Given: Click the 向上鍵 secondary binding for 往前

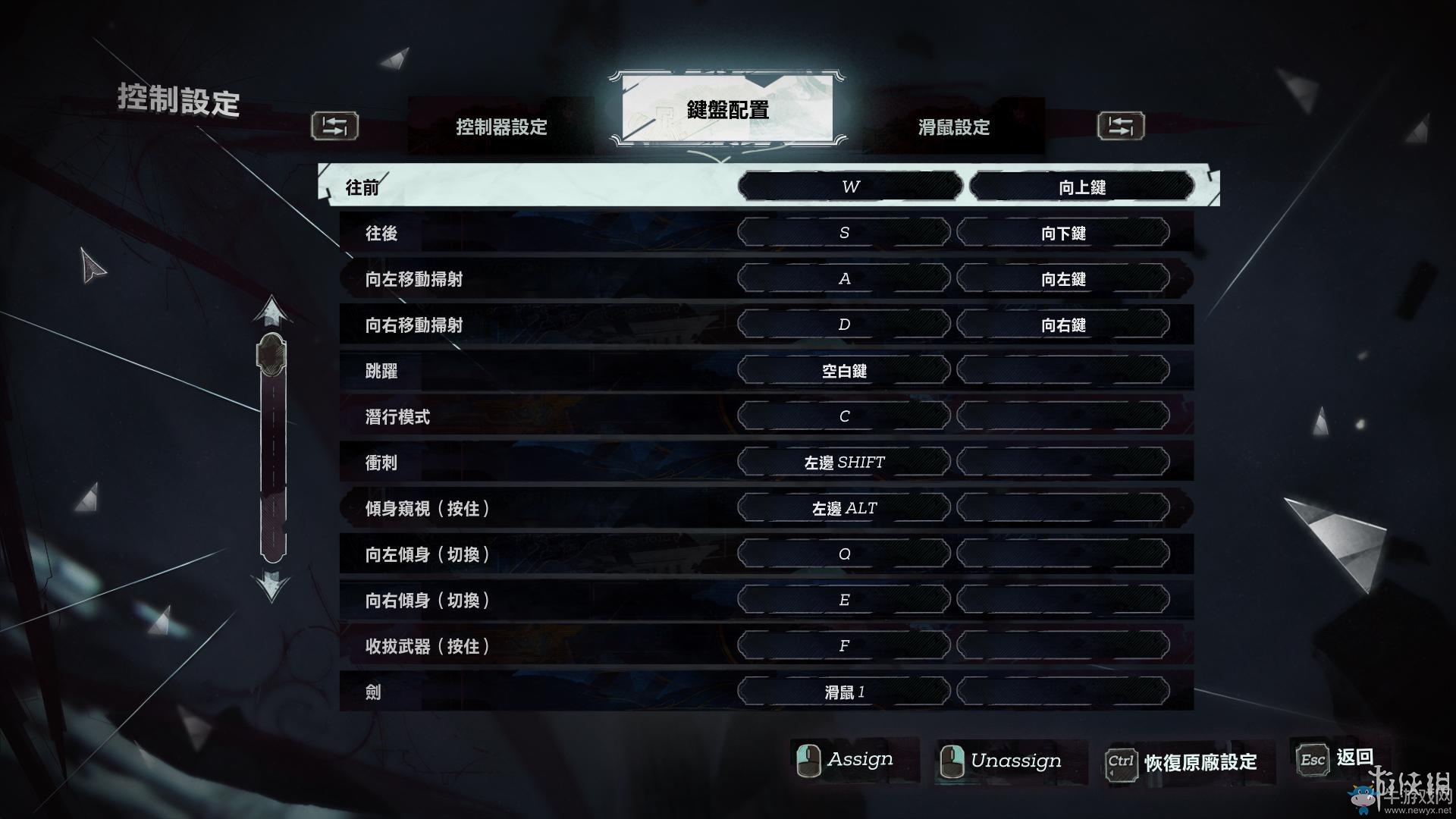Looking at the screenshot, I should tap(1083, 187).
